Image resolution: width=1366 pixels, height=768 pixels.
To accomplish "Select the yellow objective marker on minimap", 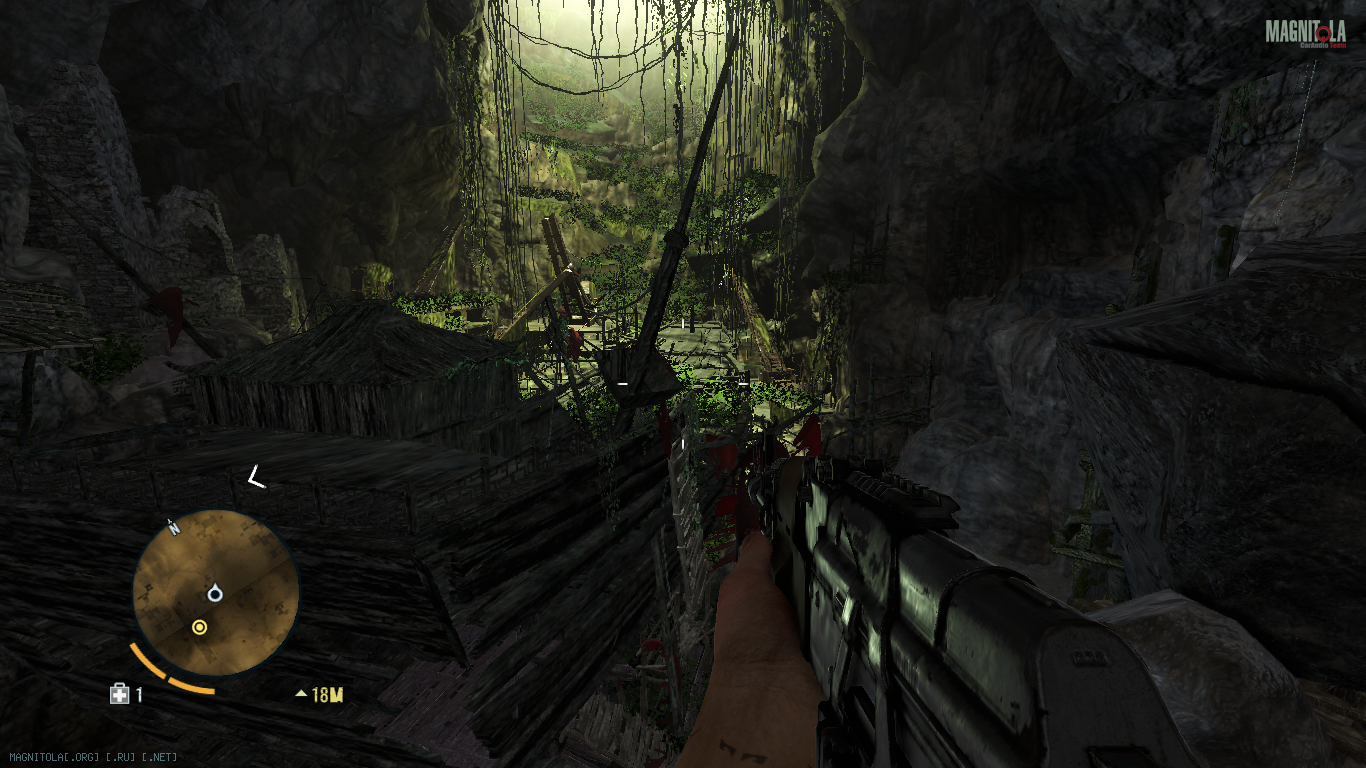I will pyautogui.click(x=199, y=627).
